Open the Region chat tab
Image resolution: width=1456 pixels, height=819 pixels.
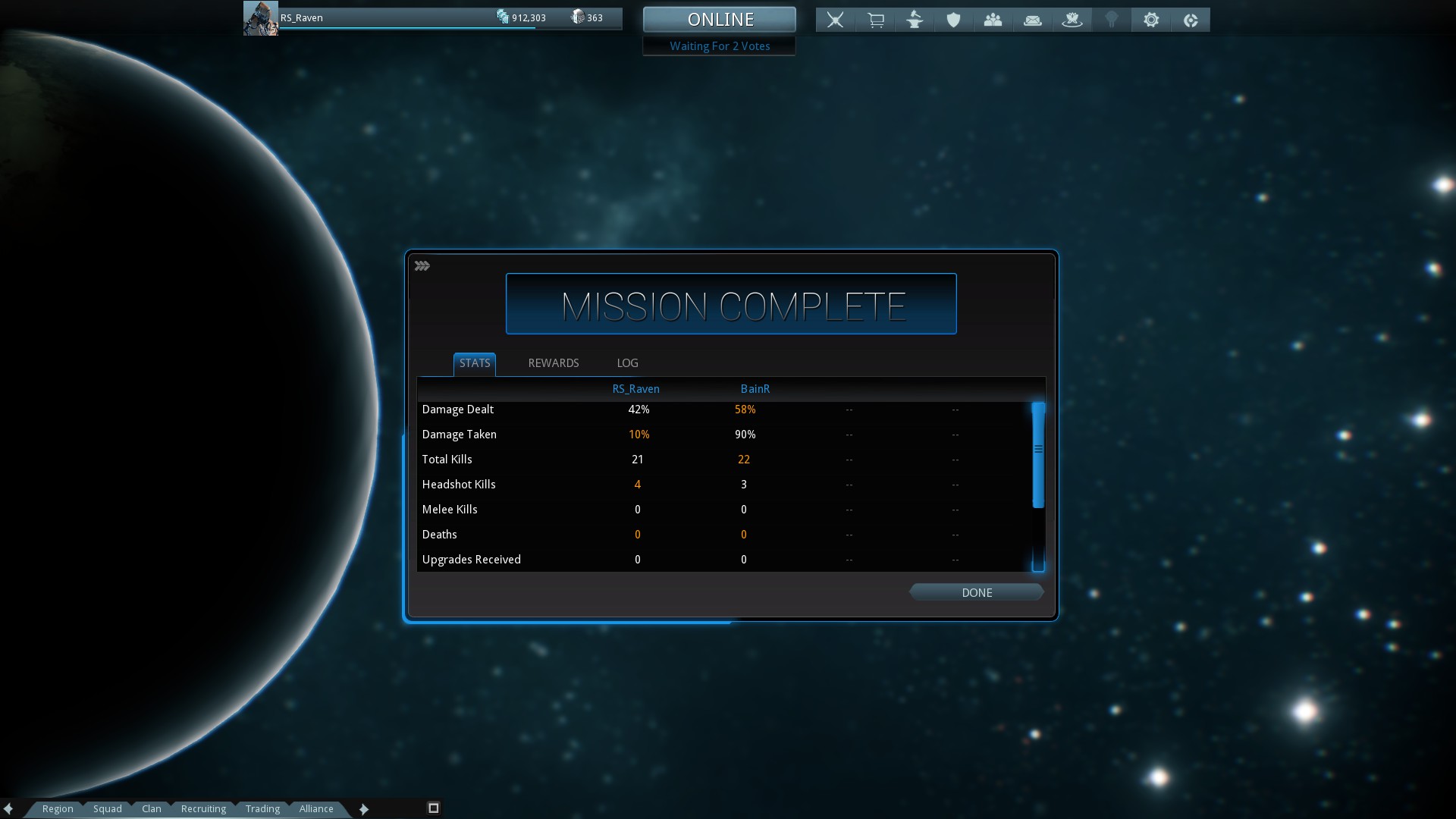click(x=58, y=808)
